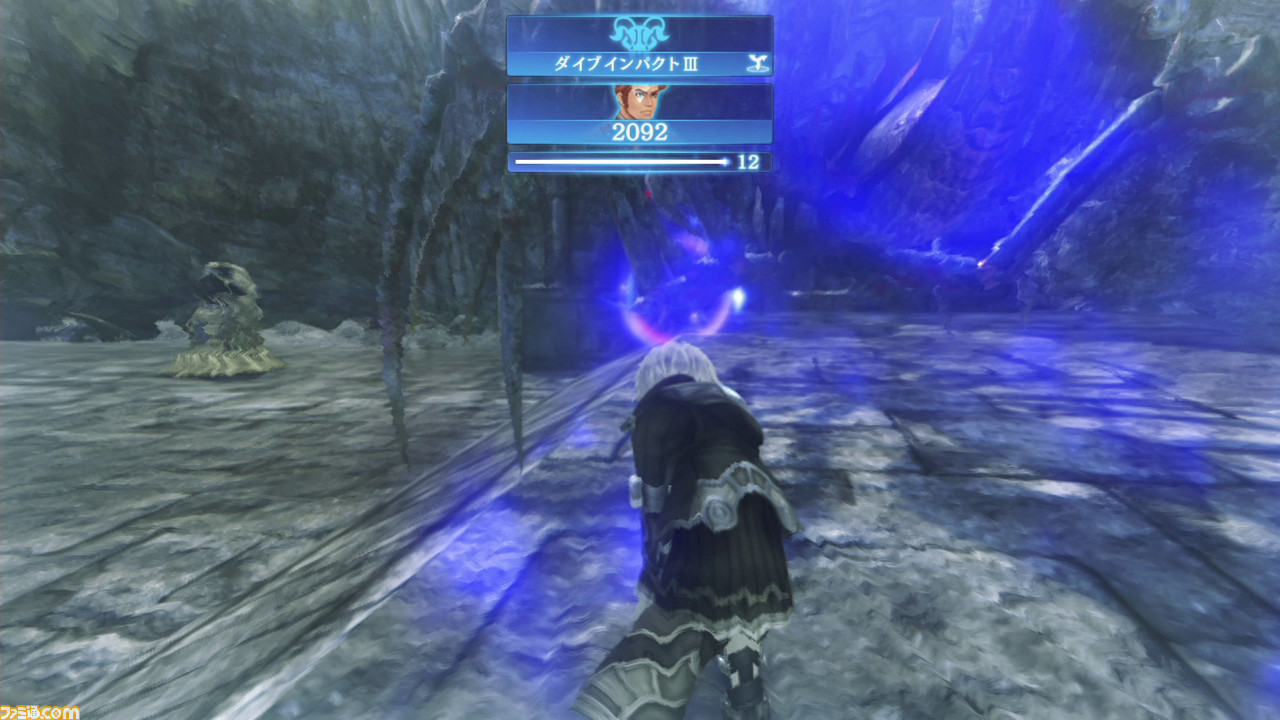The height and width of the screenshot is (720, 1280).
Task: Click the blue horned enemy icon
Action: 638,33
